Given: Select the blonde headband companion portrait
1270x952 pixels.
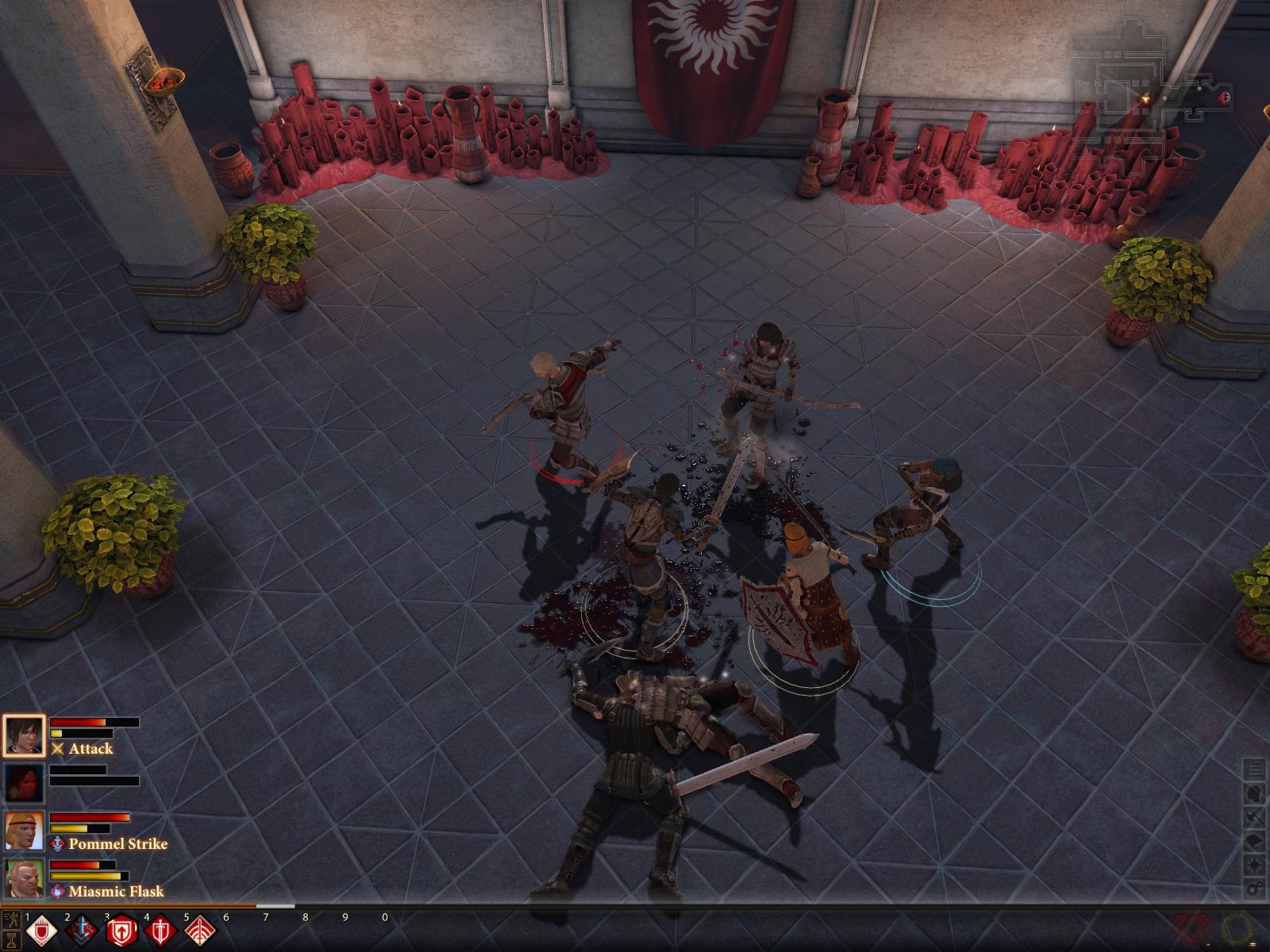Looking at the screenshot, I should coord(23,831).
